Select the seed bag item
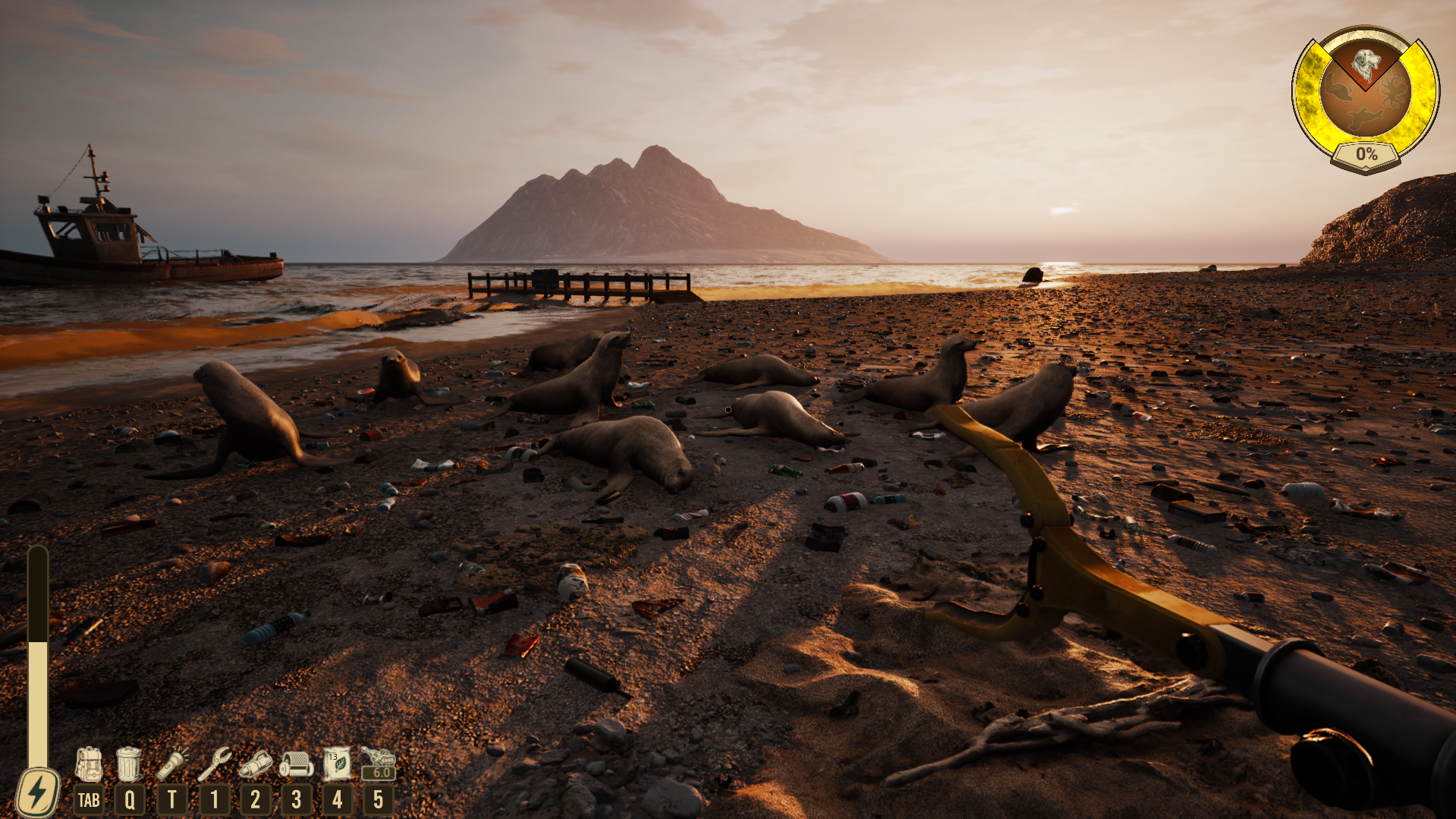The width and height of the screenshot is (1456, 819). (x=337, y=764)
